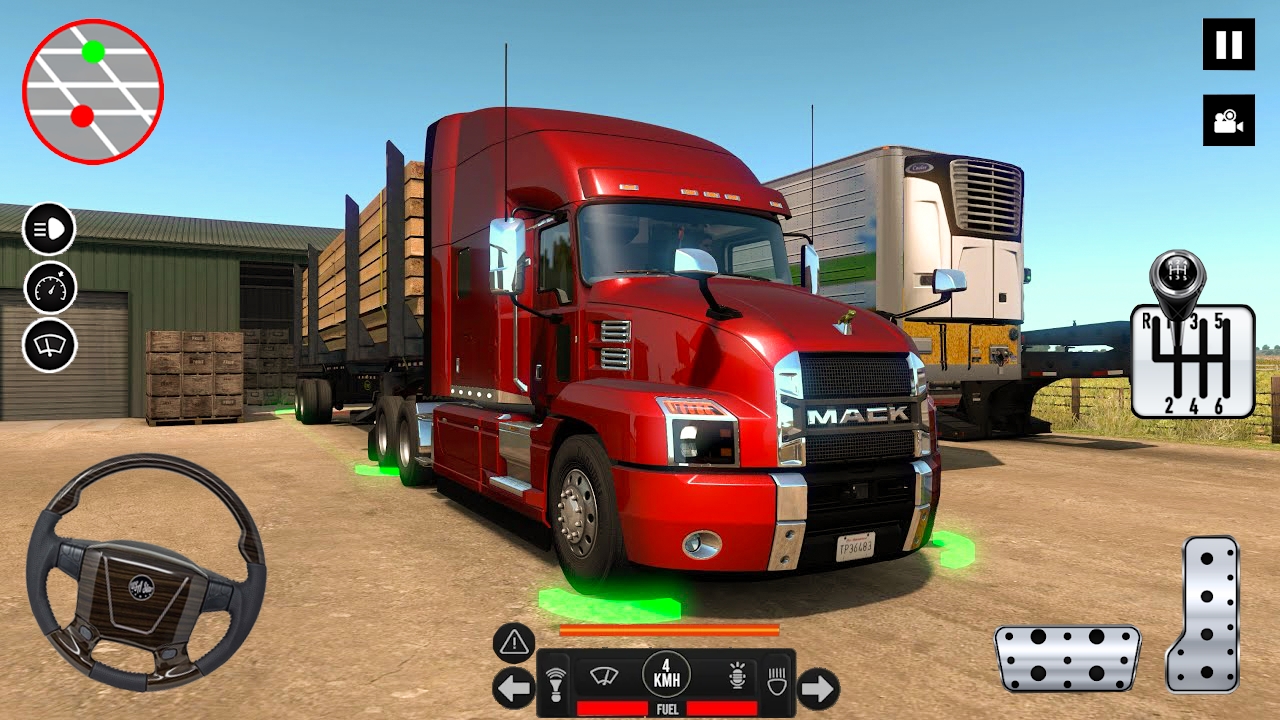Tap the brake pedal
The width and height of the screenshot is (1280, 720).
(1067, 658)
